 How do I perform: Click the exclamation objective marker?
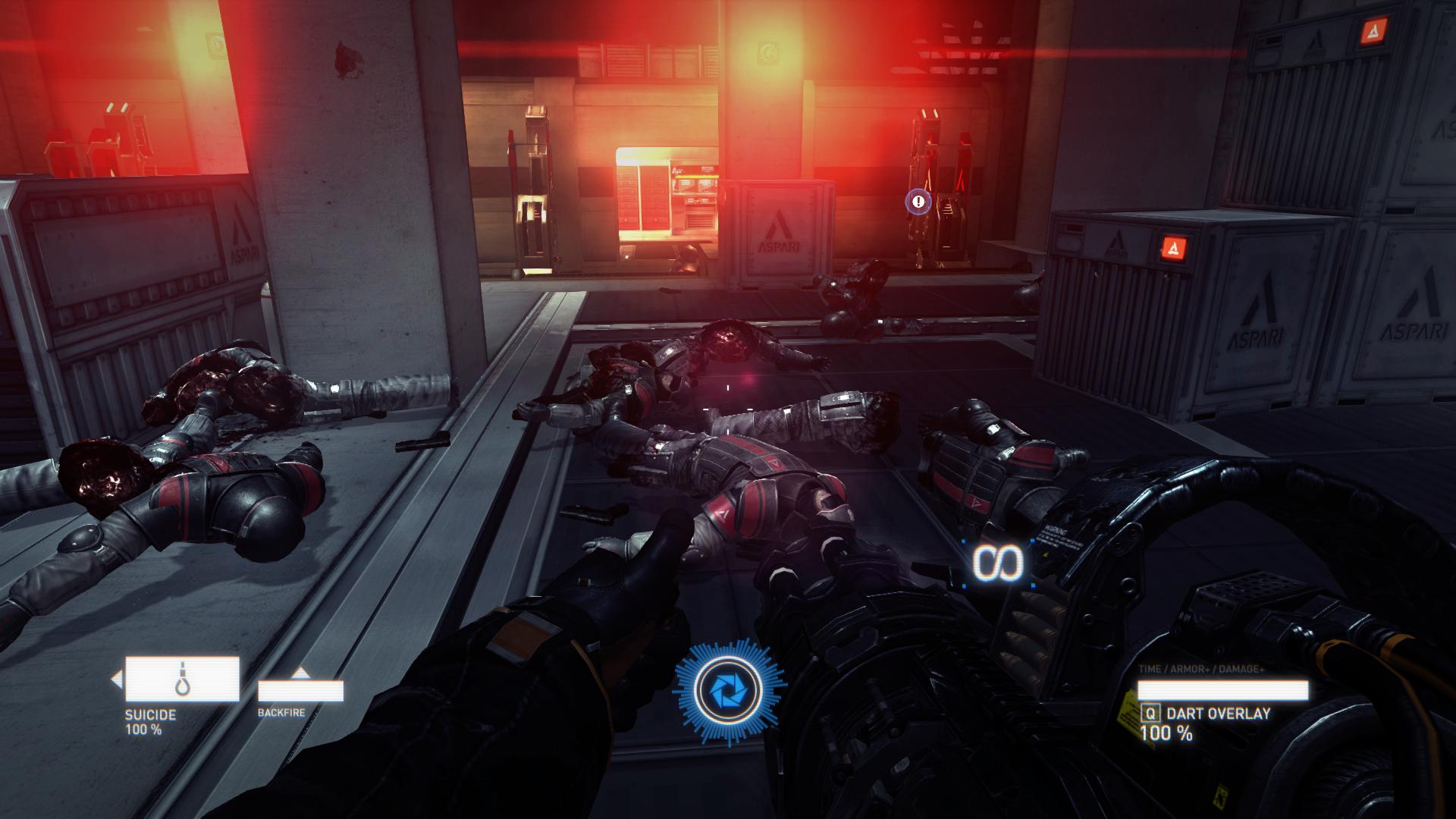pos(919,201)
